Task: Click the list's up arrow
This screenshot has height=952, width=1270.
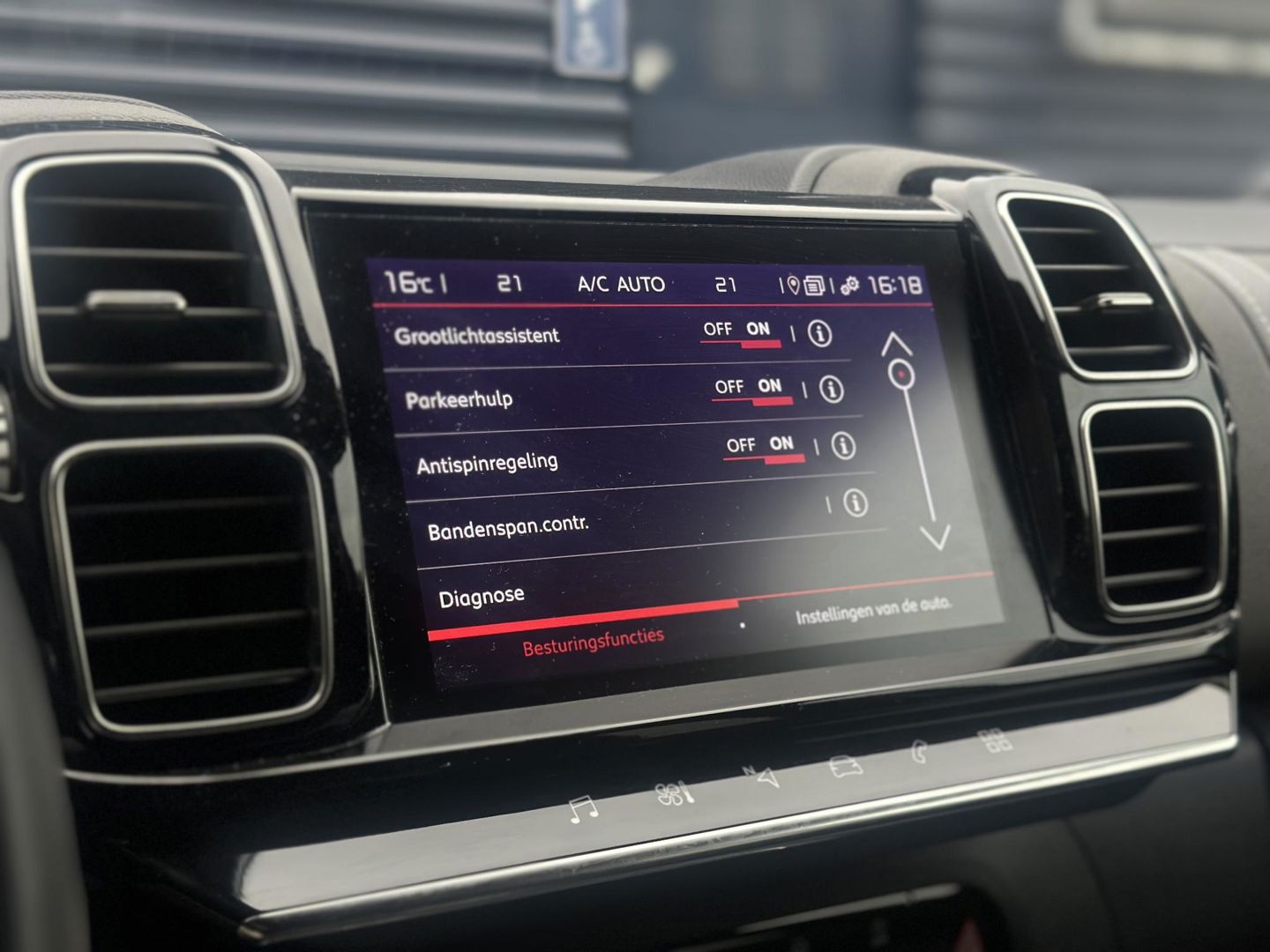Action: [x=896, y=344]
